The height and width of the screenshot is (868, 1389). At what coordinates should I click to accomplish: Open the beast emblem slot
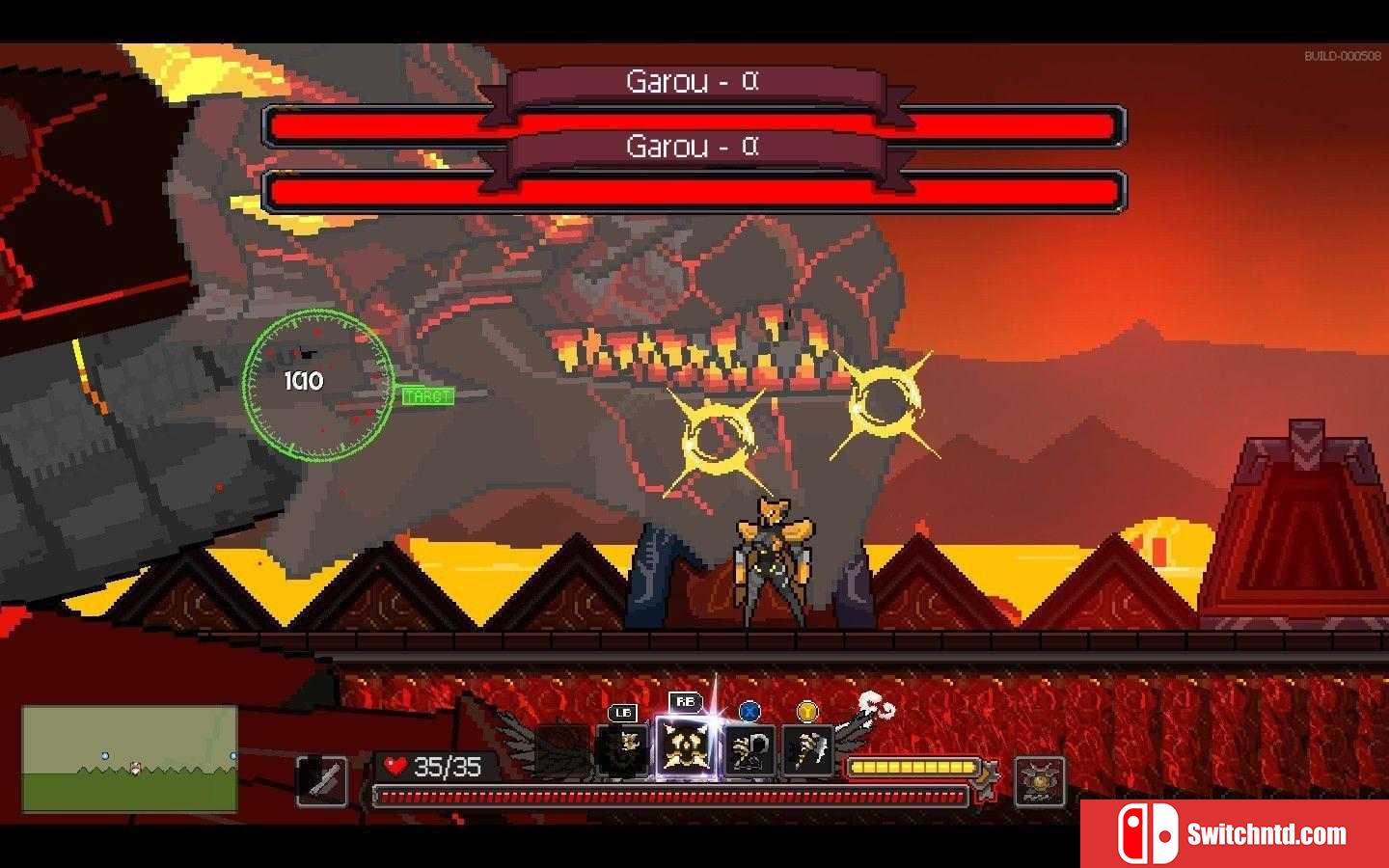(x=1039, y=780)
